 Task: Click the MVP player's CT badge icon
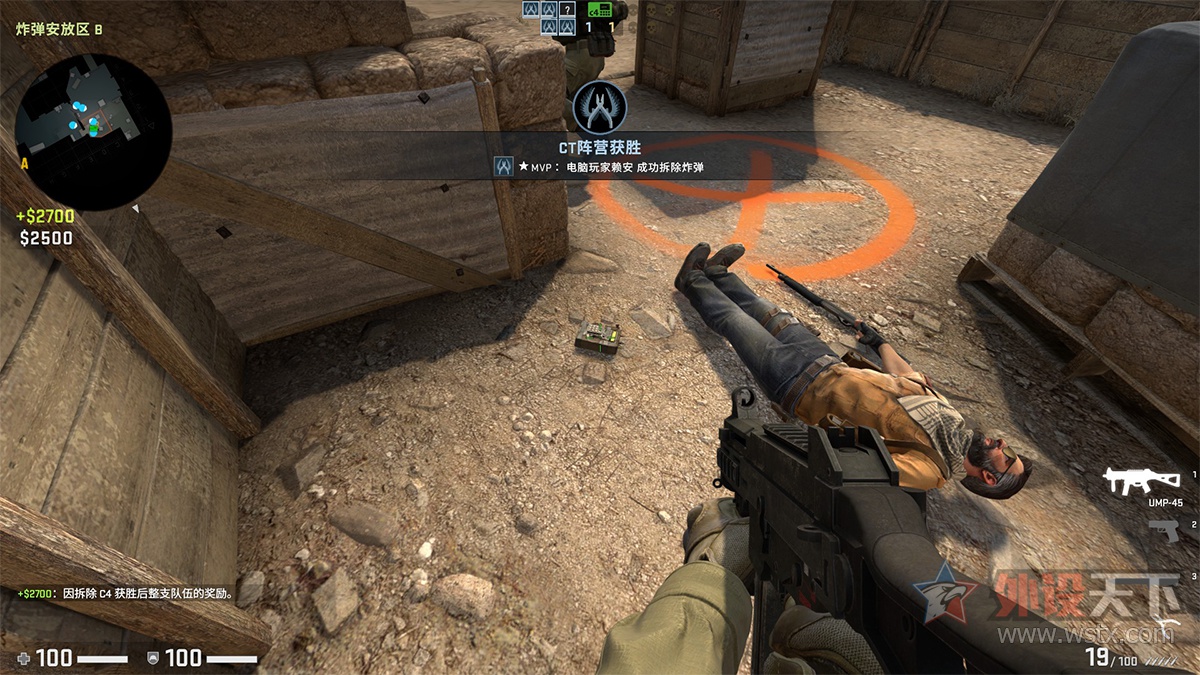(x=504, y=167)
